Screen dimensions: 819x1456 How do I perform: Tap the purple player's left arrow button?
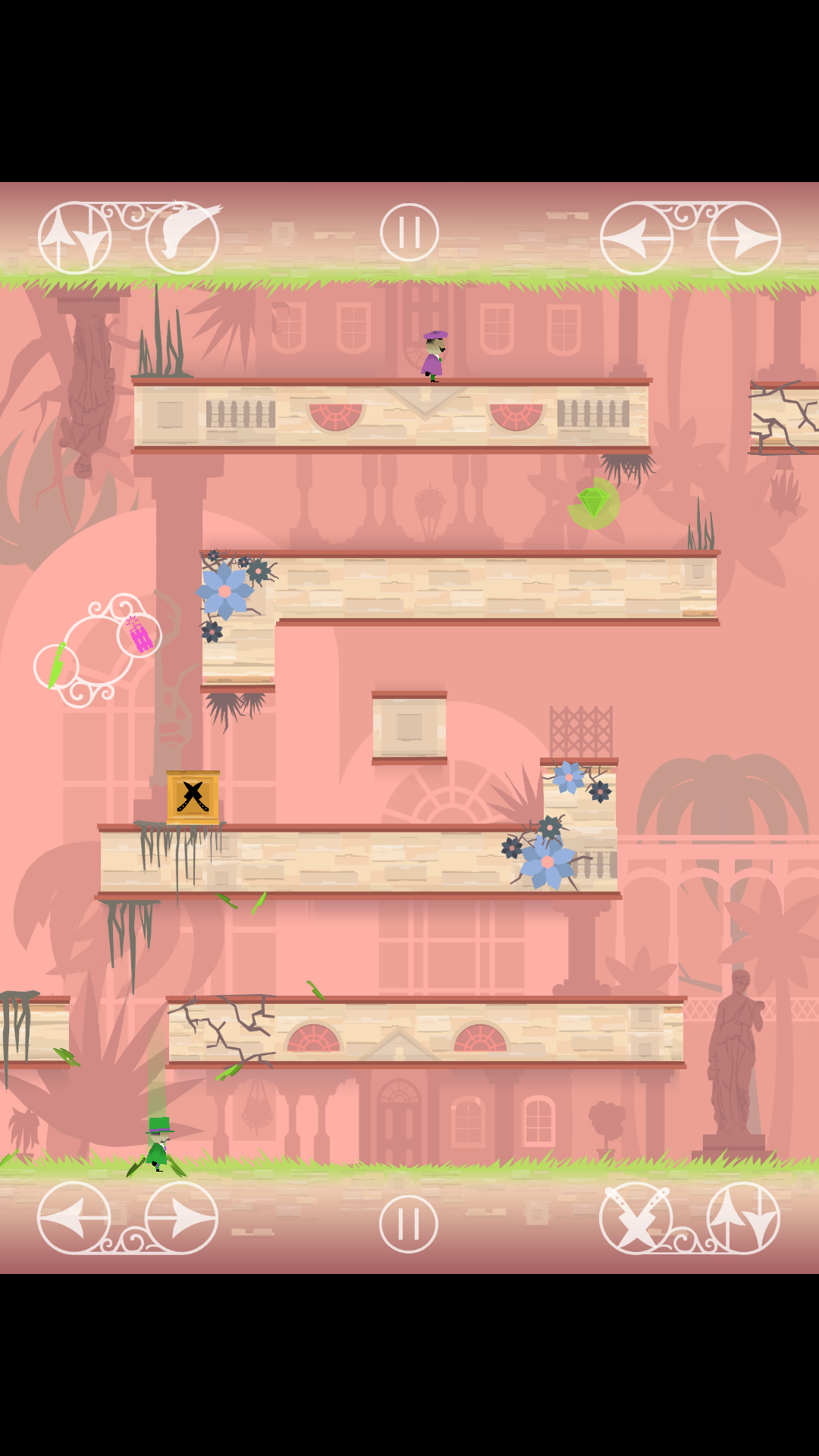pos(636,237)
